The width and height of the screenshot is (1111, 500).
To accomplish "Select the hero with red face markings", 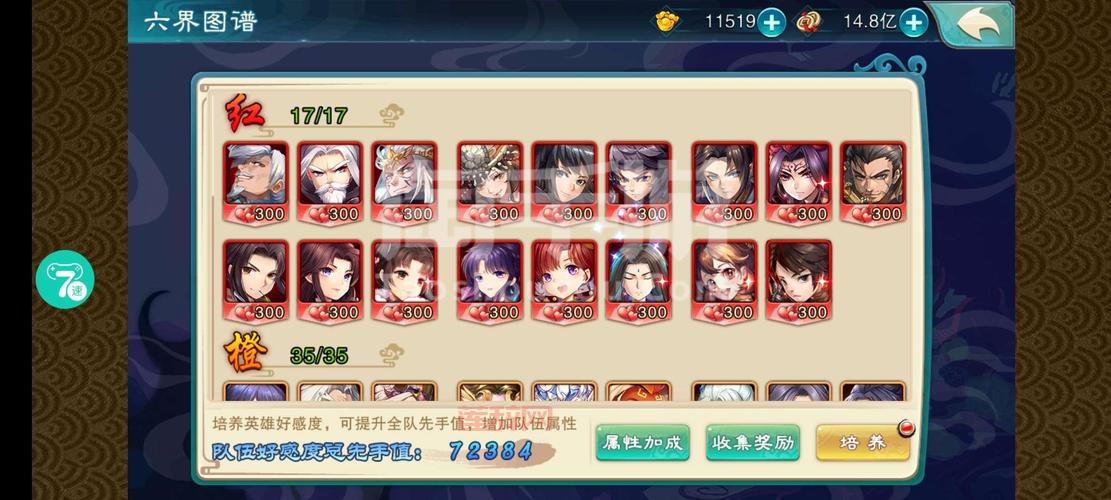I will [x=798, y=176].
